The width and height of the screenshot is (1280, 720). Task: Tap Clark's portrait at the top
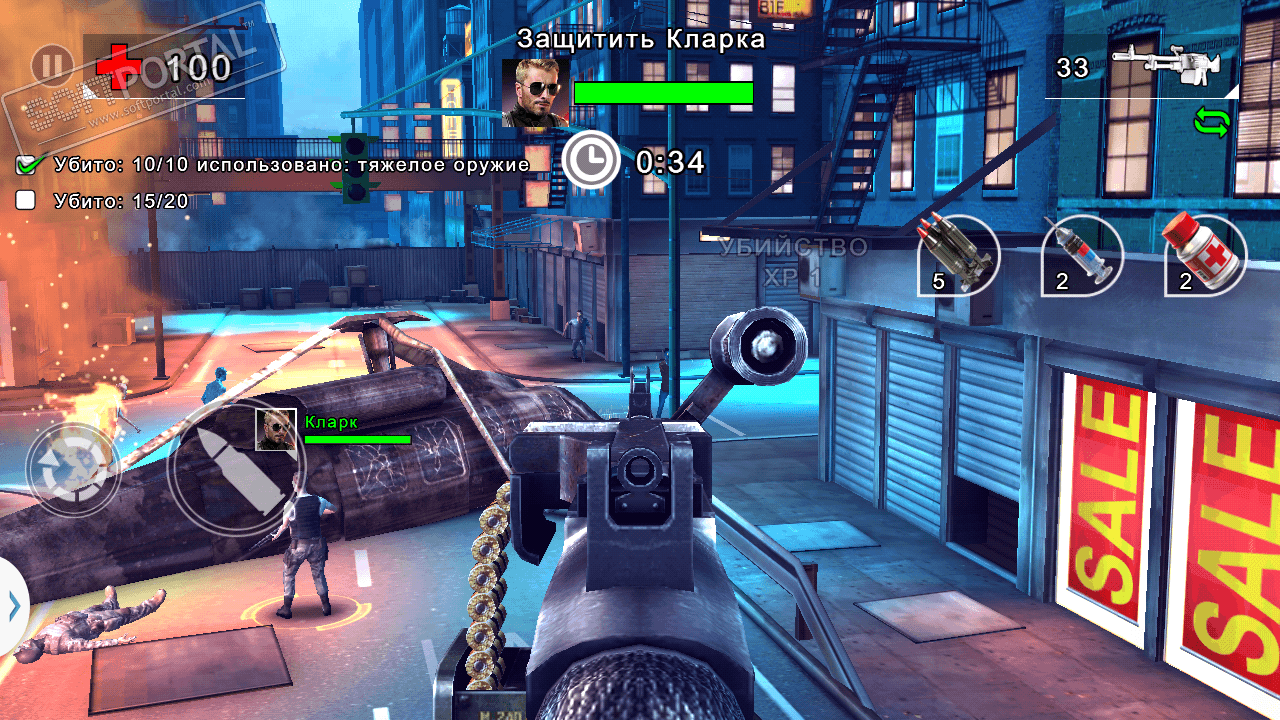535,93
